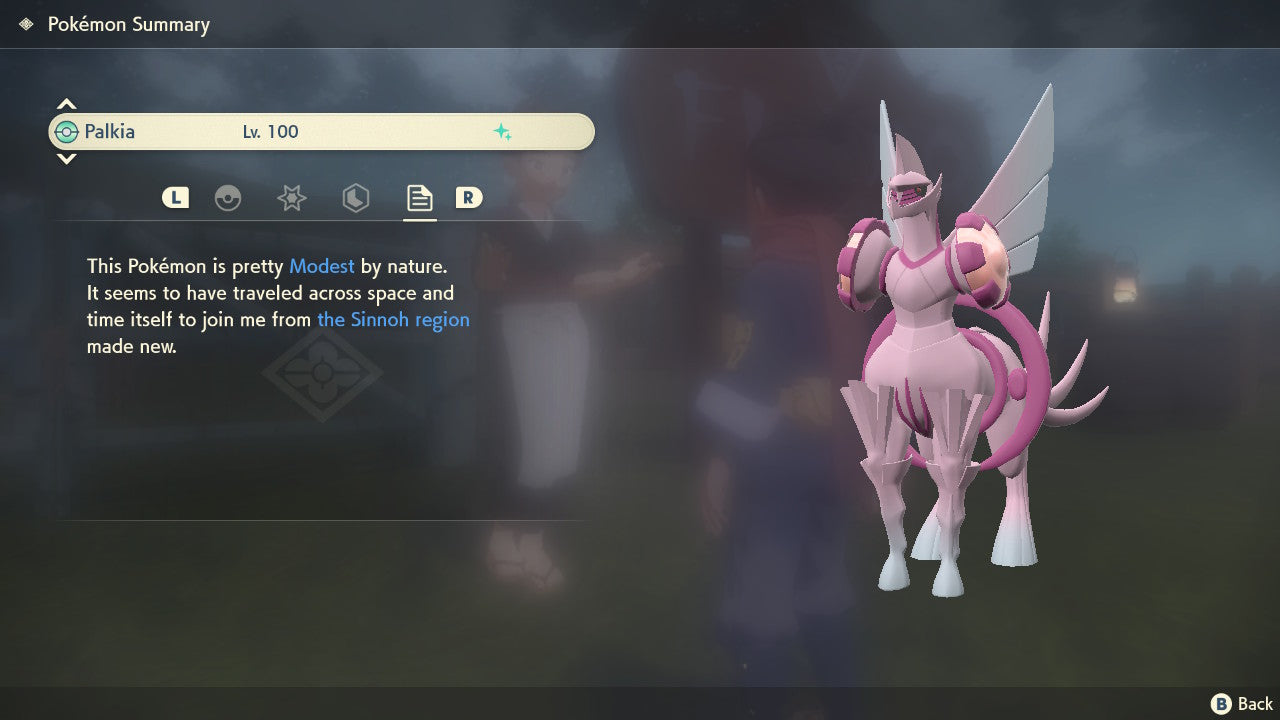Click the Poké Ball icon beside Palkia's name
The height and width of the screenshot is (720, 1280).
[x=68, y=131]
